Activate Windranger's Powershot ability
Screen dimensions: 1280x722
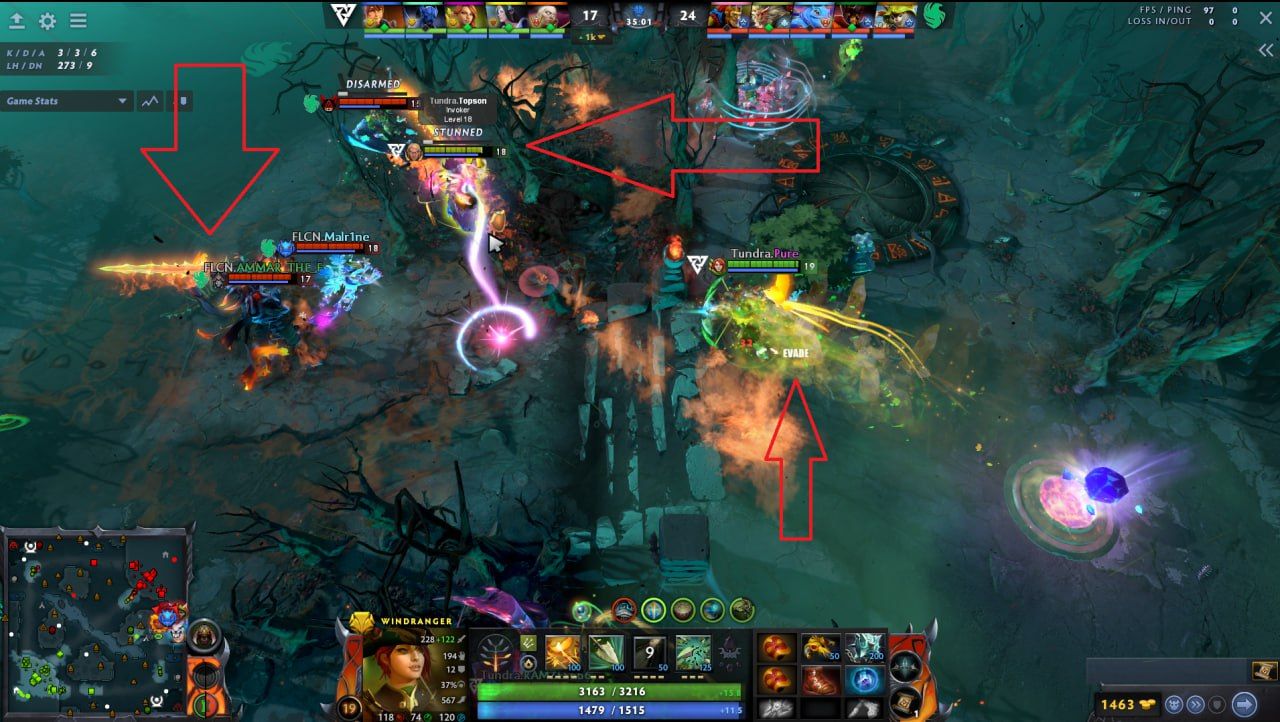point(605,652)
